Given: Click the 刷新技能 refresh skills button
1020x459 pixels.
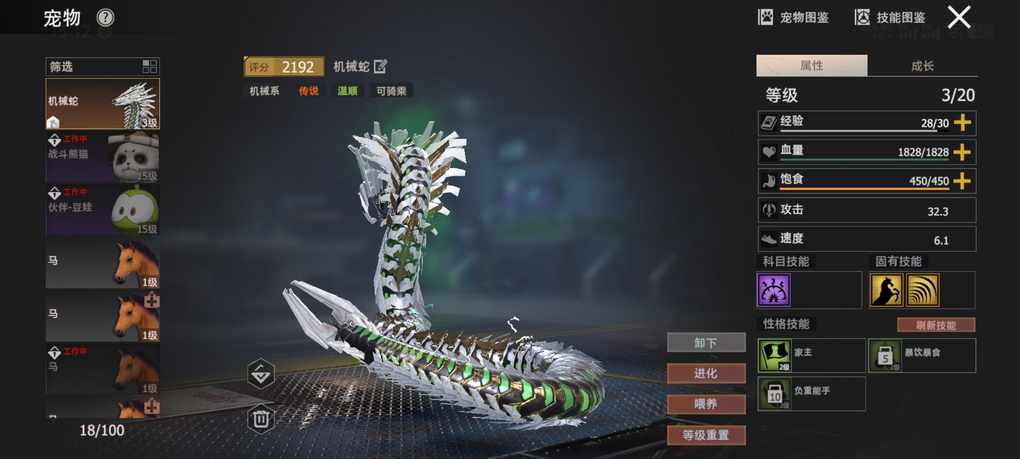Looking at the screenshot, I should pyautogui.click(x=935, y=325).
